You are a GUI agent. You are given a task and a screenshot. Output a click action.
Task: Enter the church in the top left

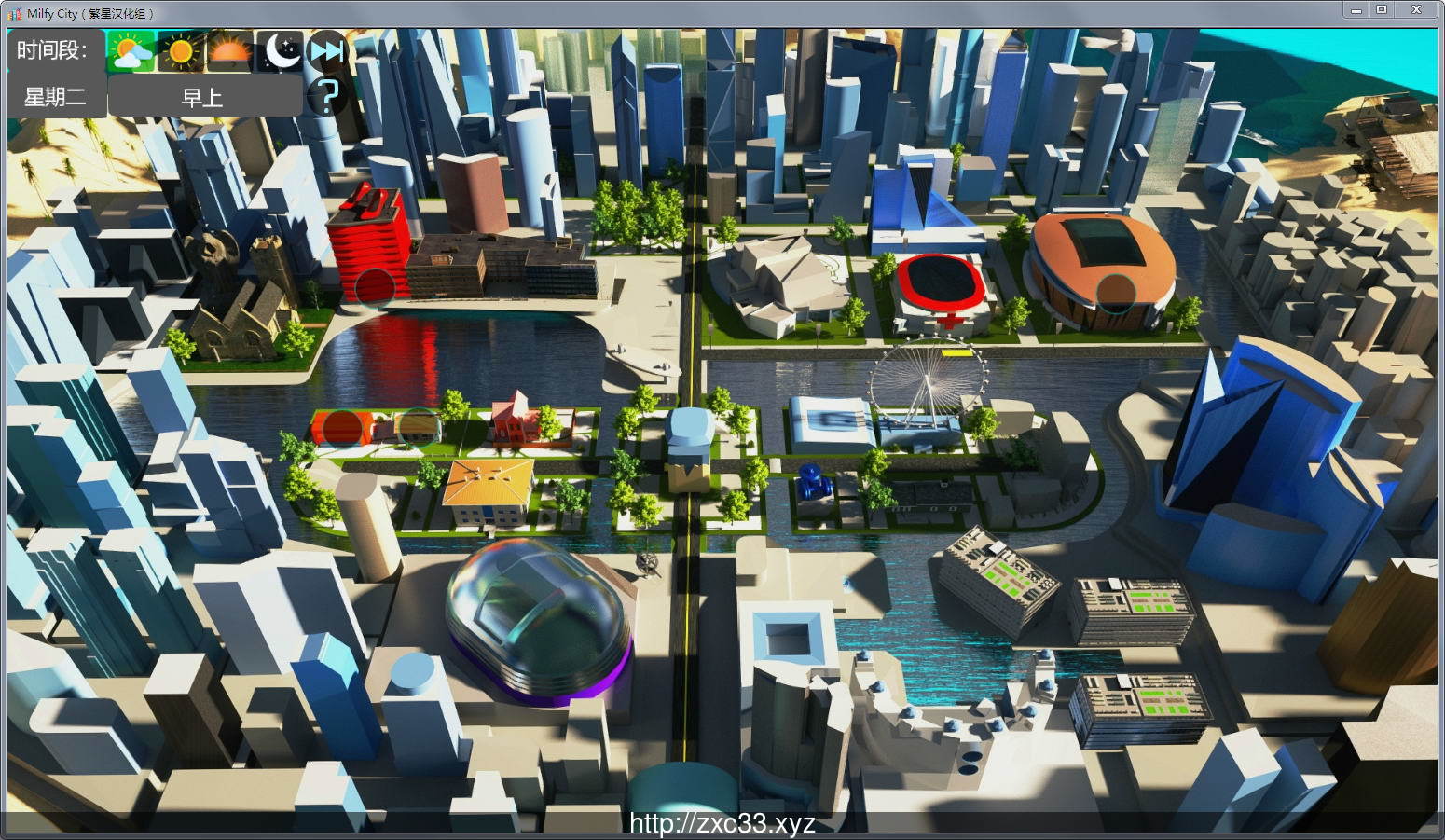pyautogui.click(x=241, y=298)
